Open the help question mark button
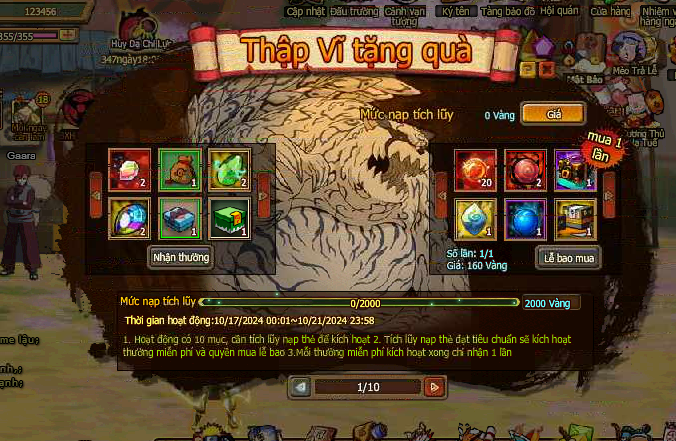Viewport: 676px width, 441px height. [528, 70]
